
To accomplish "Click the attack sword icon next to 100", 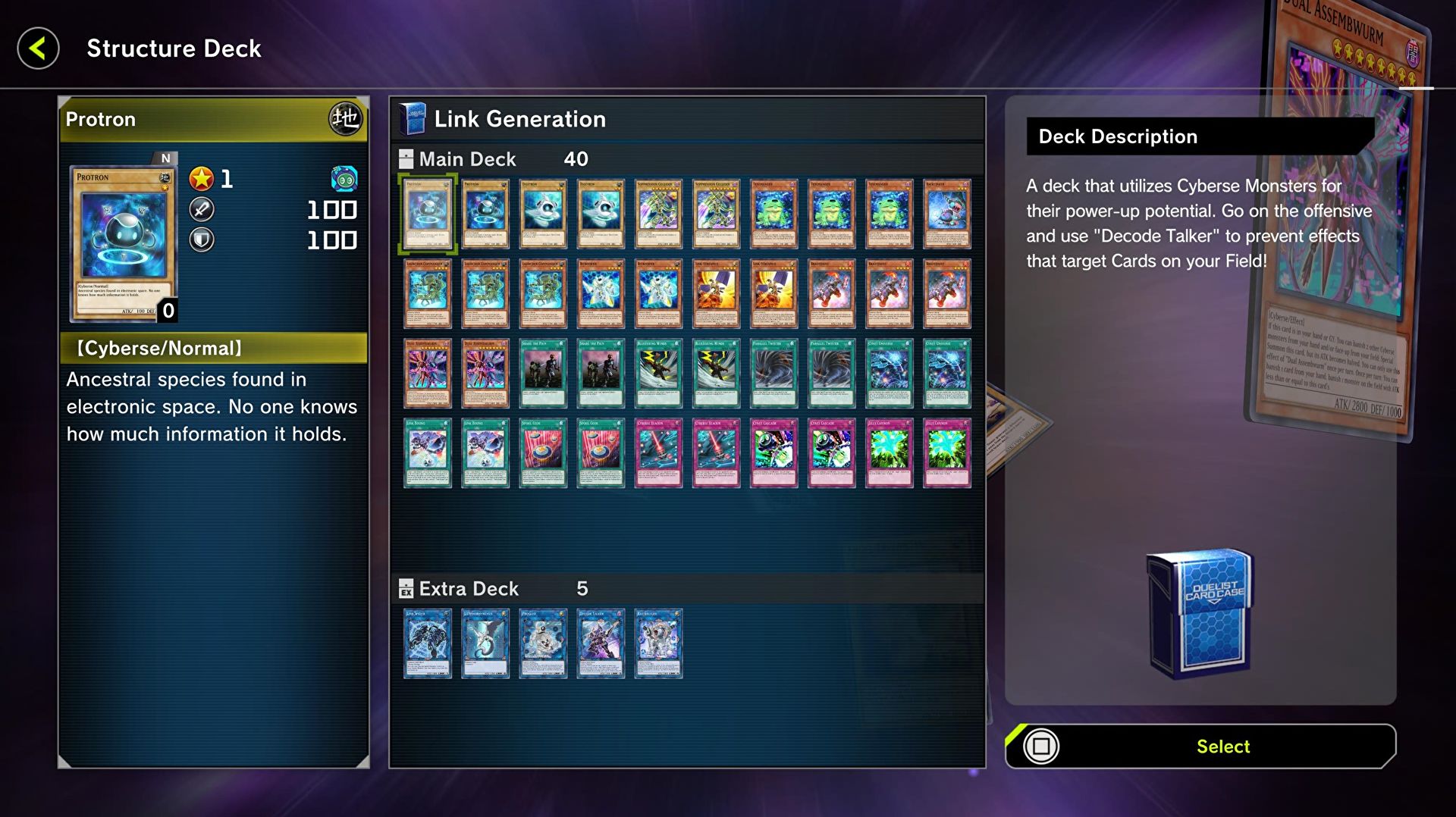I will 200,211.
